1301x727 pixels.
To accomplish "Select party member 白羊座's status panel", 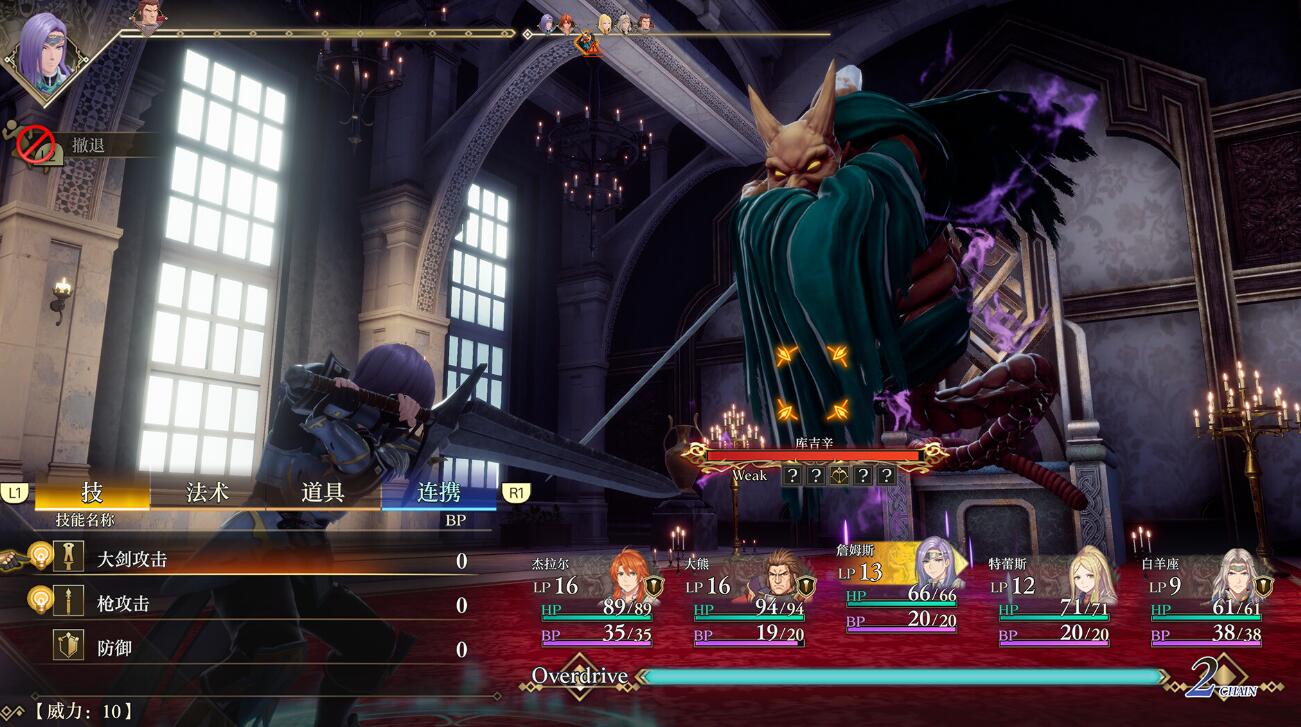I will coord(1207,600).
